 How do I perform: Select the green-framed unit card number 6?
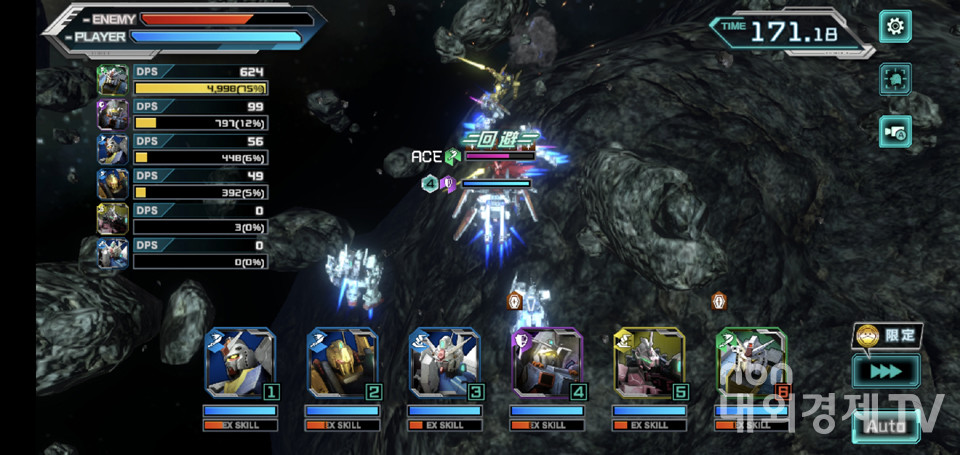pos(751,363)
